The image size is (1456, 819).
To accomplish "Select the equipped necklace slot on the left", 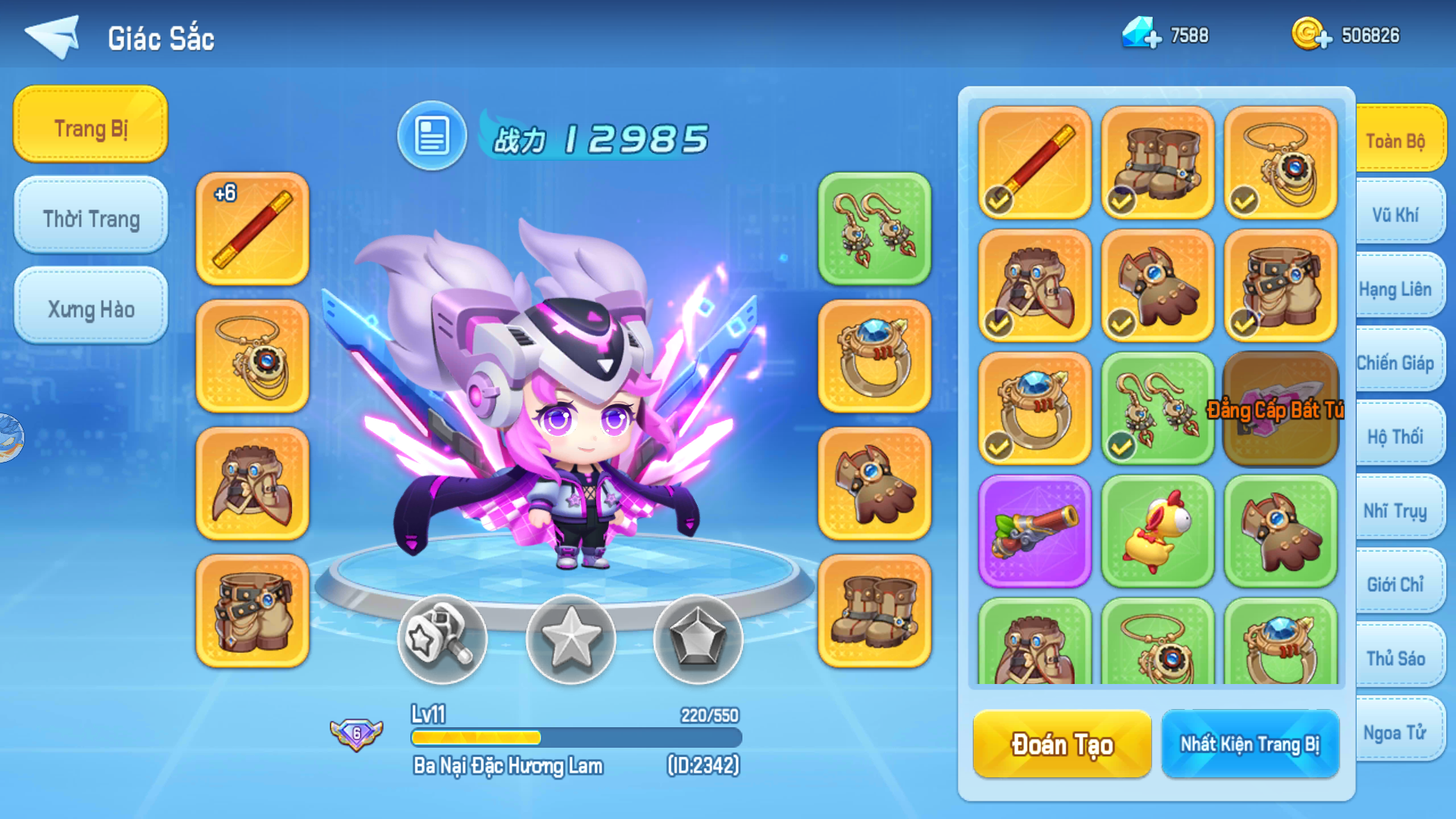I will (252, 356).
